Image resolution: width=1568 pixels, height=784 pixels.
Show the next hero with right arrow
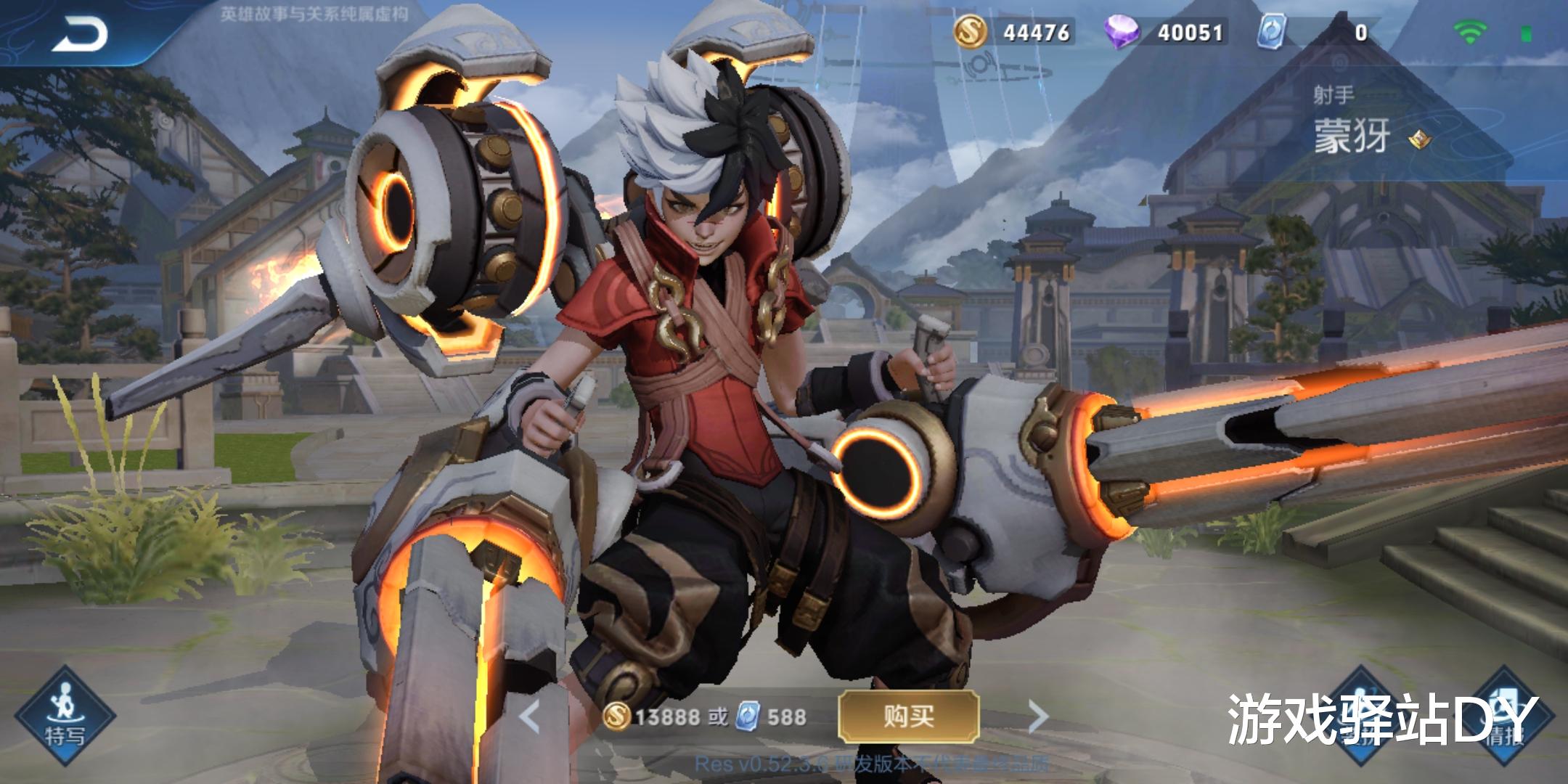1039,717
